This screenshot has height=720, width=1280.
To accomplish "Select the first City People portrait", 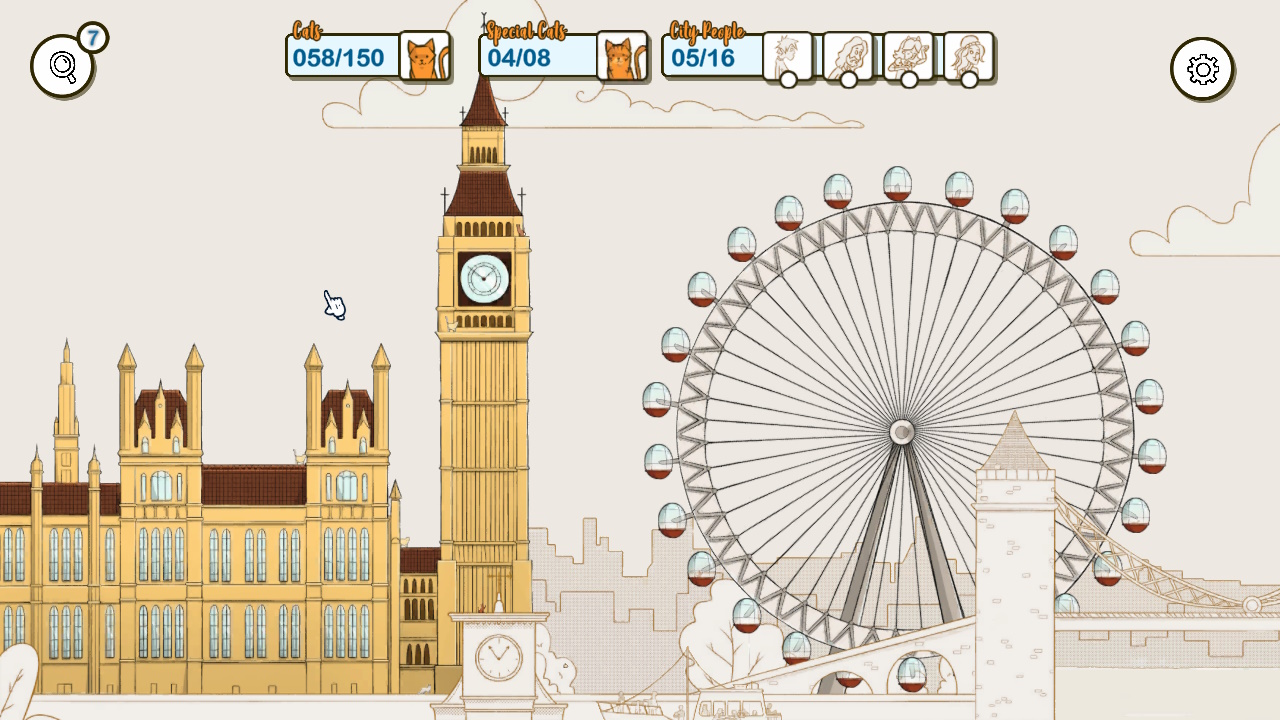I will click(786, 56).
